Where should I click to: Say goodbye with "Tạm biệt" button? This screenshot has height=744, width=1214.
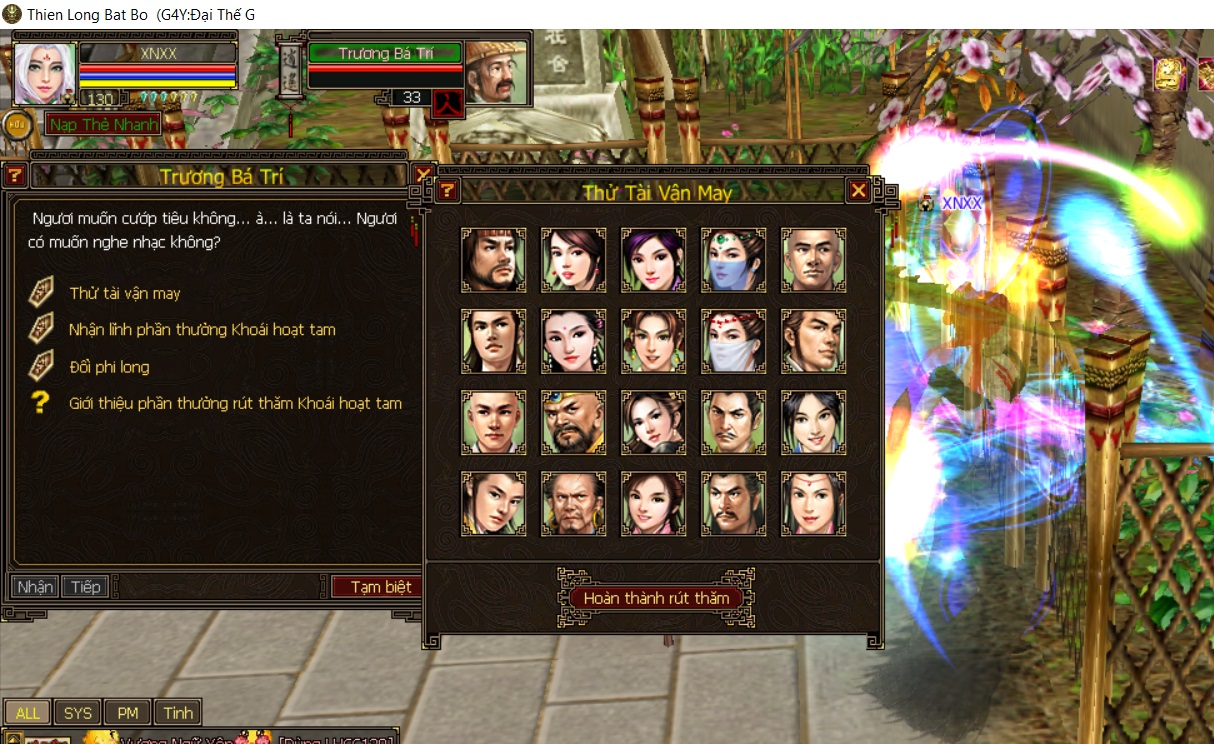(378, 587)
